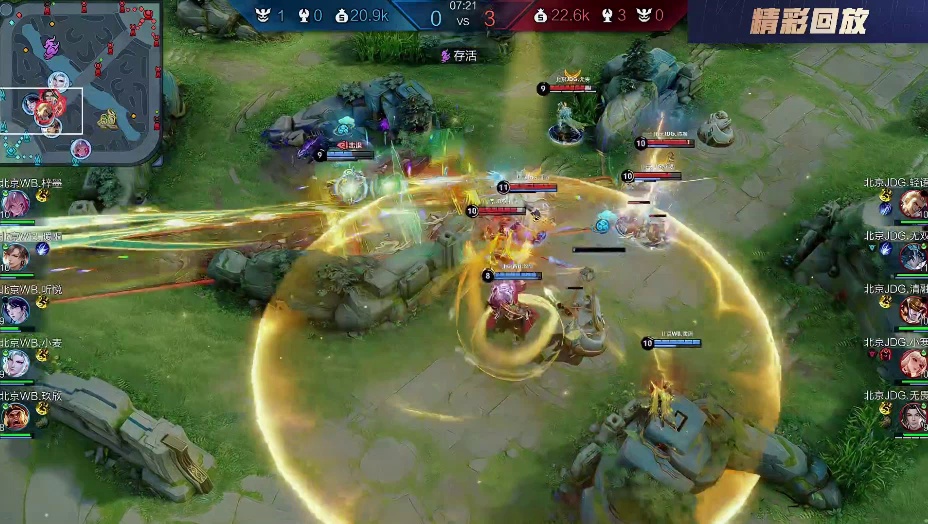Image resolution: width=928 pixels, height=524 pixels.
Task: Choose the 北京JDG.无双 player portrait
Action: 912,257
